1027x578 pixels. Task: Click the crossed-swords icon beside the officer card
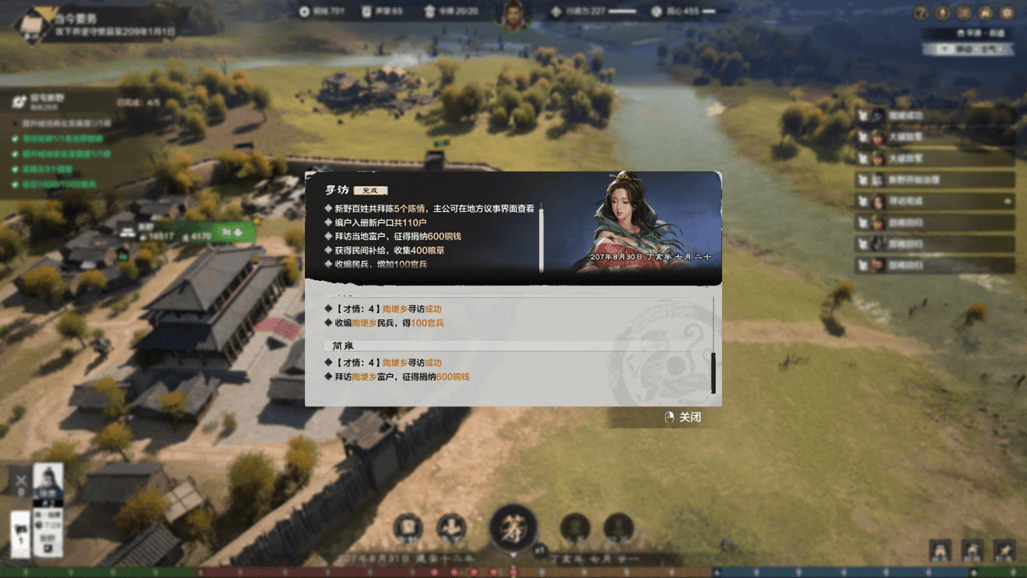pyautogui.click(x=21, y=481)
